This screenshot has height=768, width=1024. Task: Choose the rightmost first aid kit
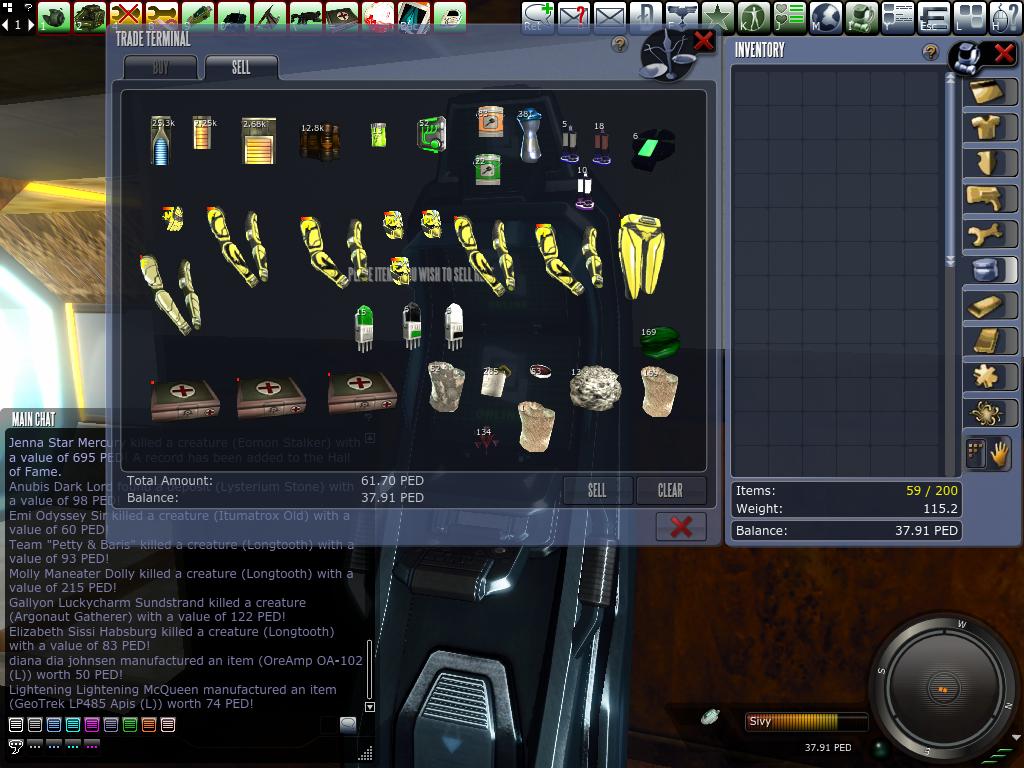361,391
